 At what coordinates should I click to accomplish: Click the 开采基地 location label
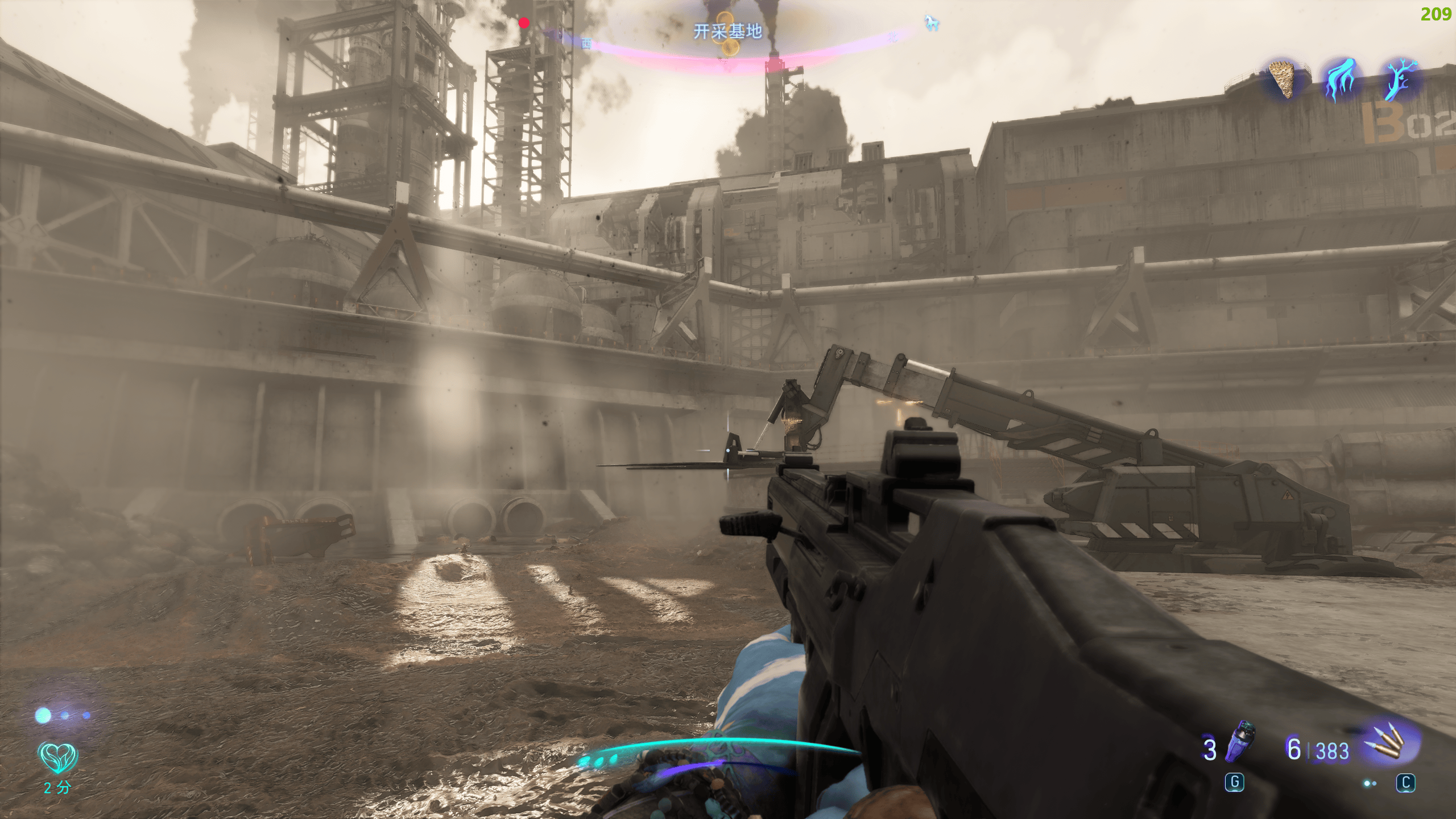[x=727, y=31]
